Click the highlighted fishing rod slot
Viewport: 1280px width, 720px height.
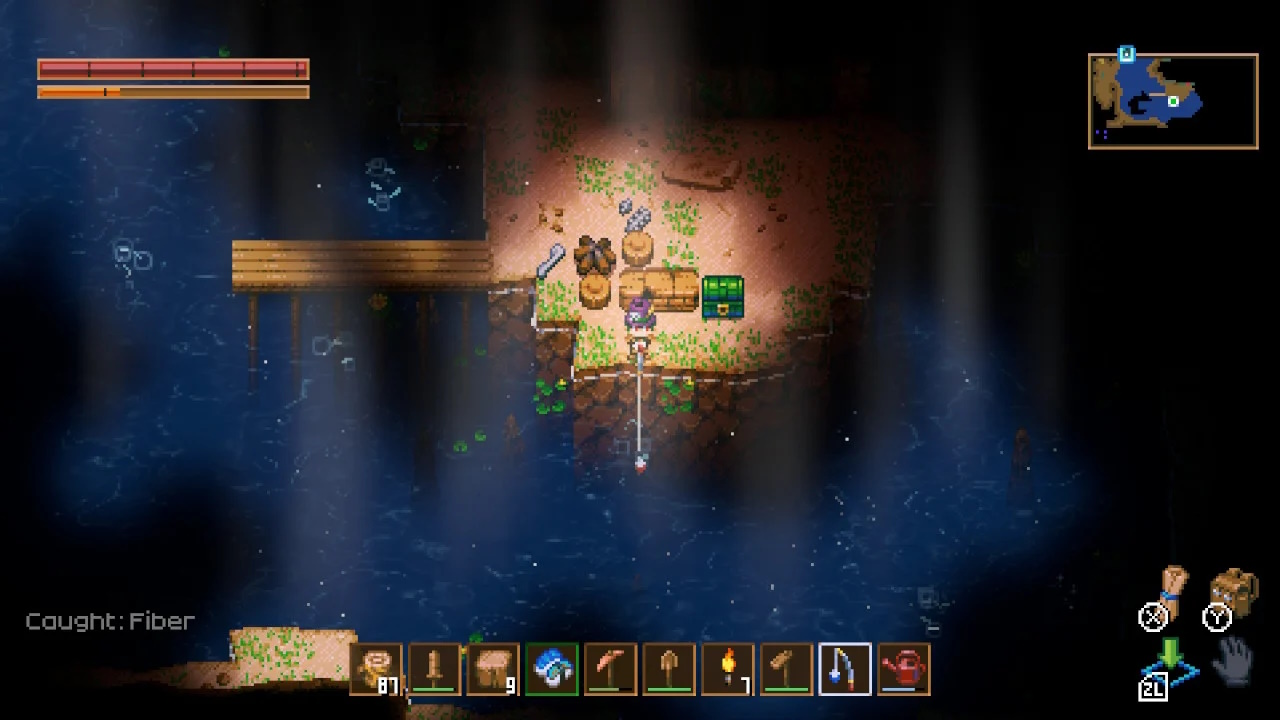click(x=845, y=669)
